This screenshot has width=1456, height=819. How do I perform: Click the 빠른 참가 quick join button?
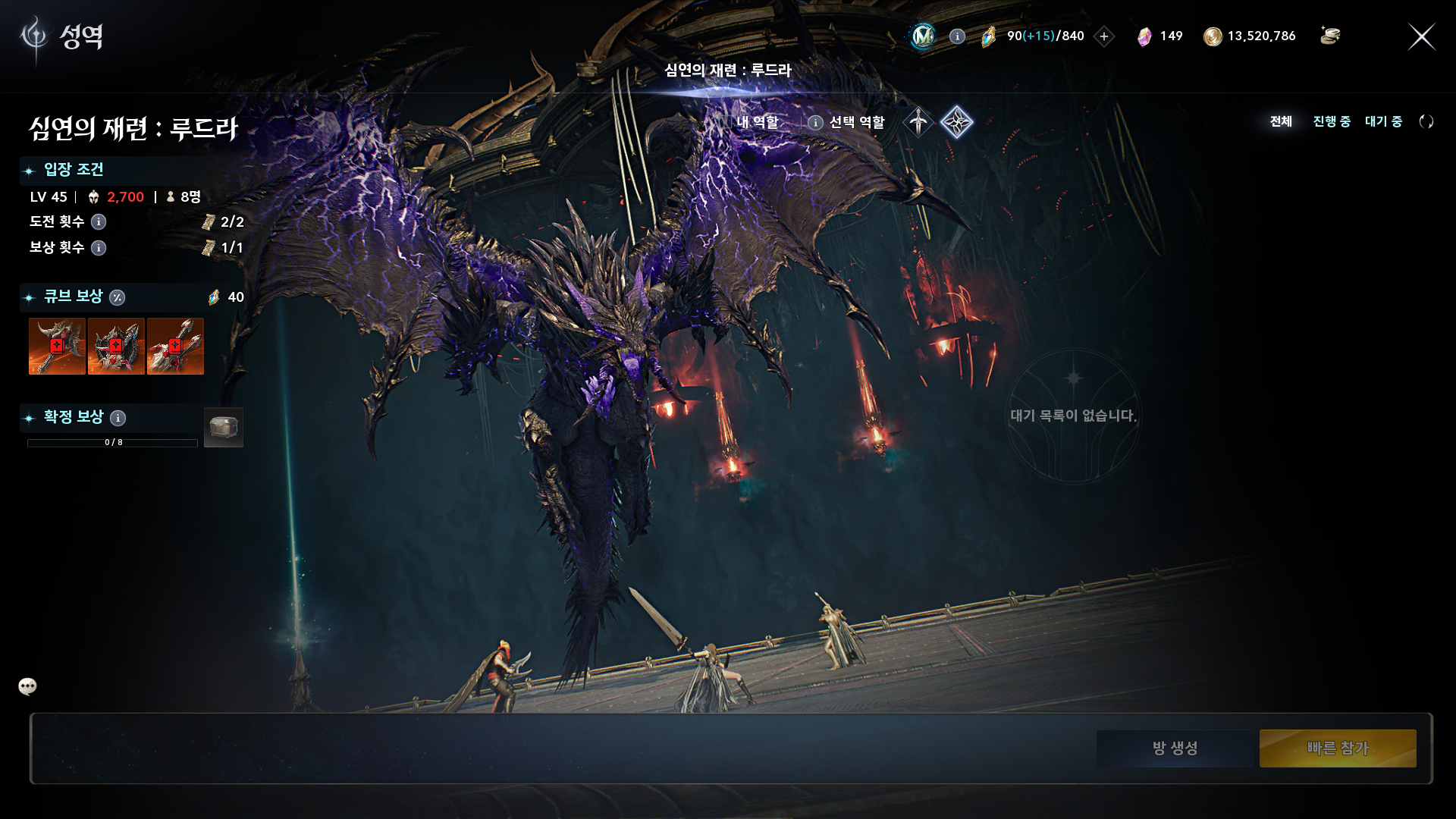(x=1338, y=748)
